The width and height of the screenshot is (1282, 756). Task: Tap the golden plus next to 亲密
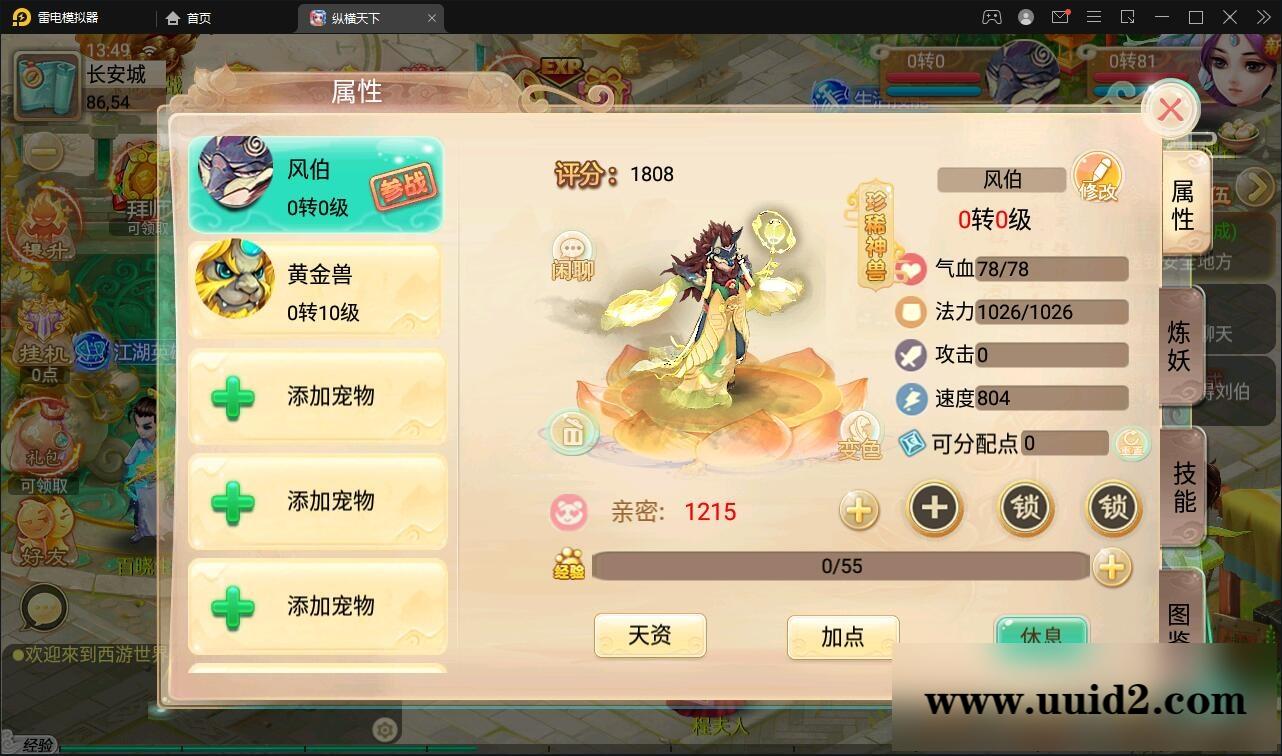858,511
